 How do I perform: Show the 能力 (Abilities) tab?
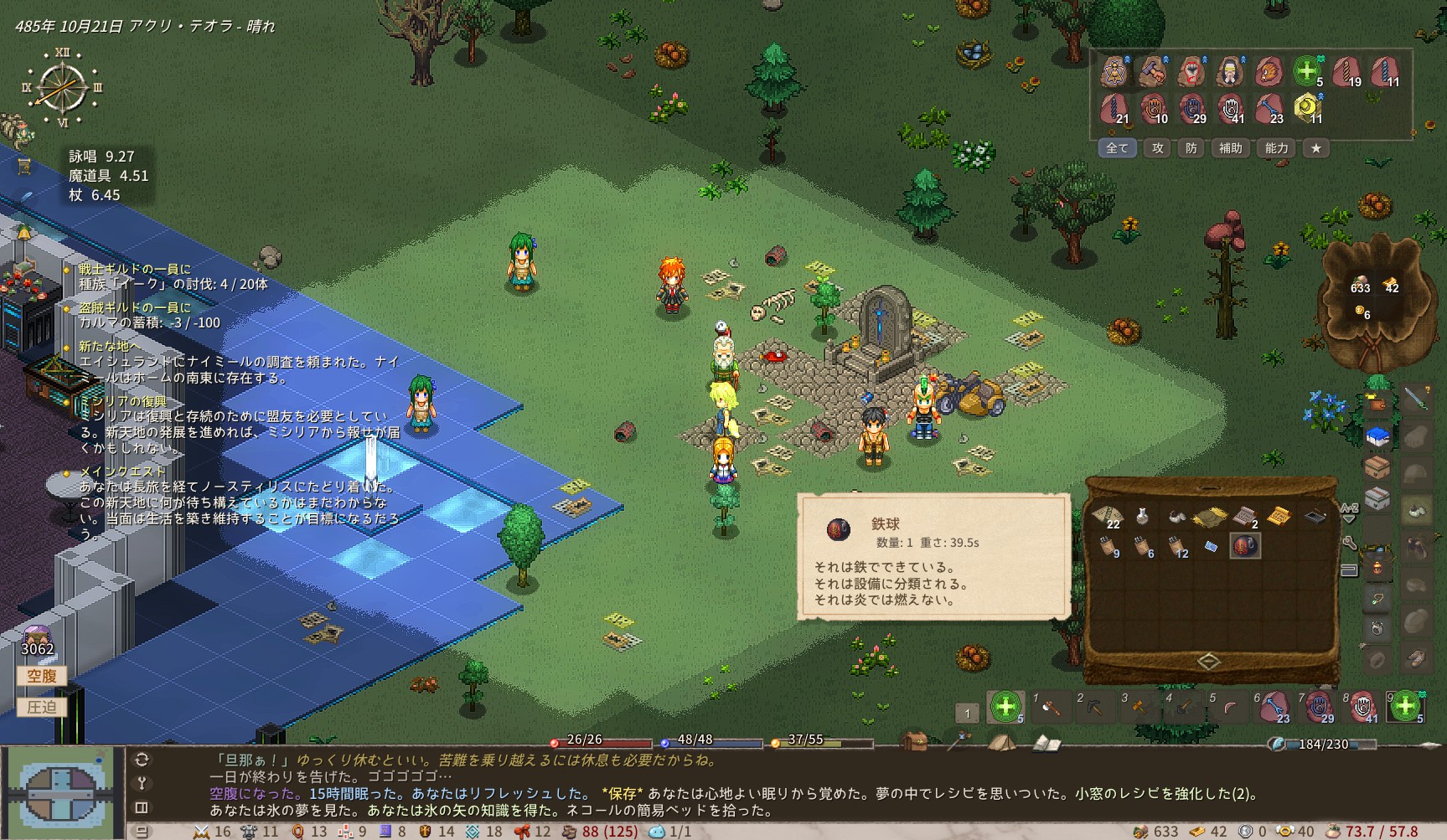(1276, 148)
